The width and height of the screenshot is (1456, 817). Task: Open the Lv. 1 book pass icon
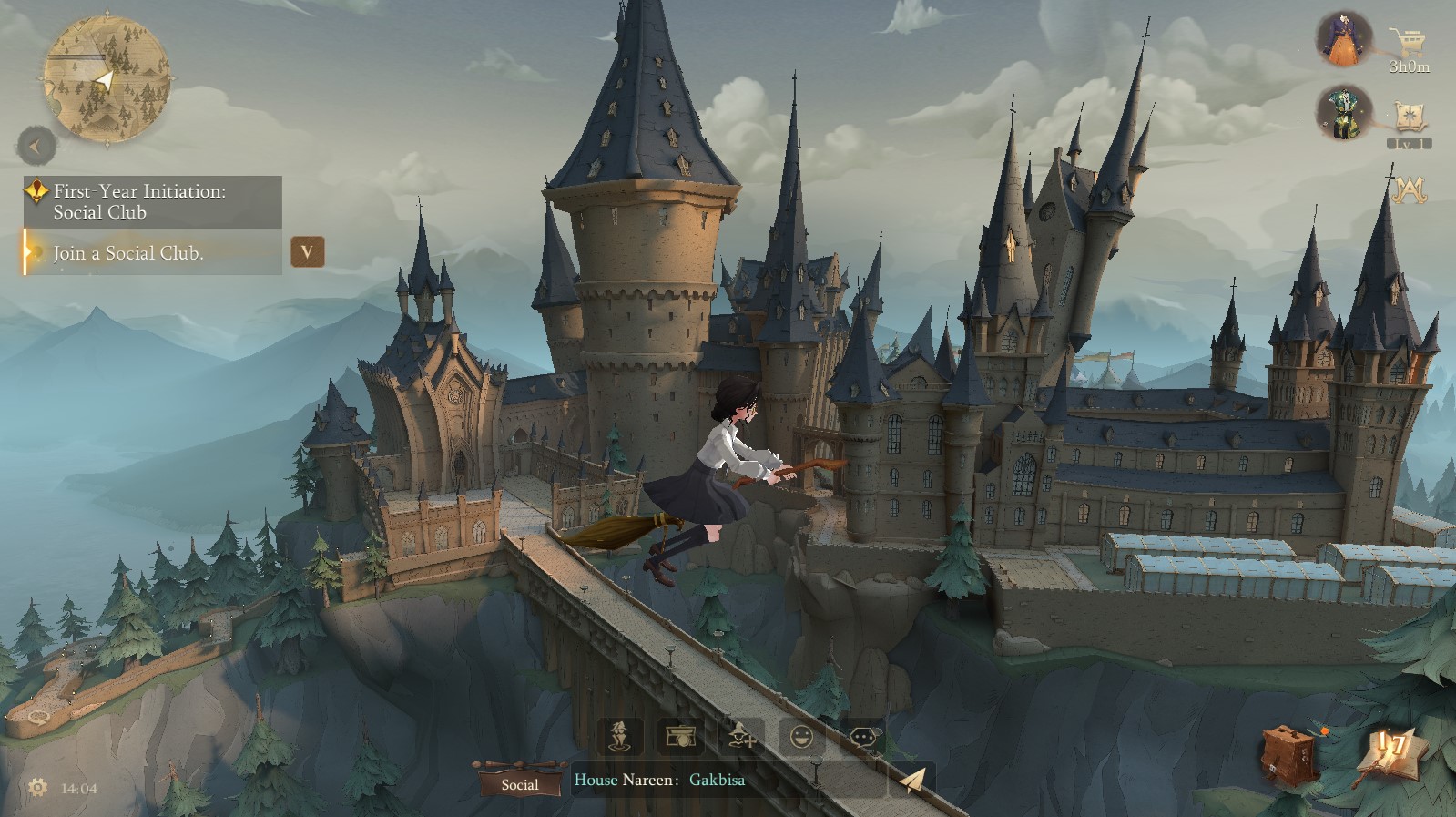(1409, 122)
